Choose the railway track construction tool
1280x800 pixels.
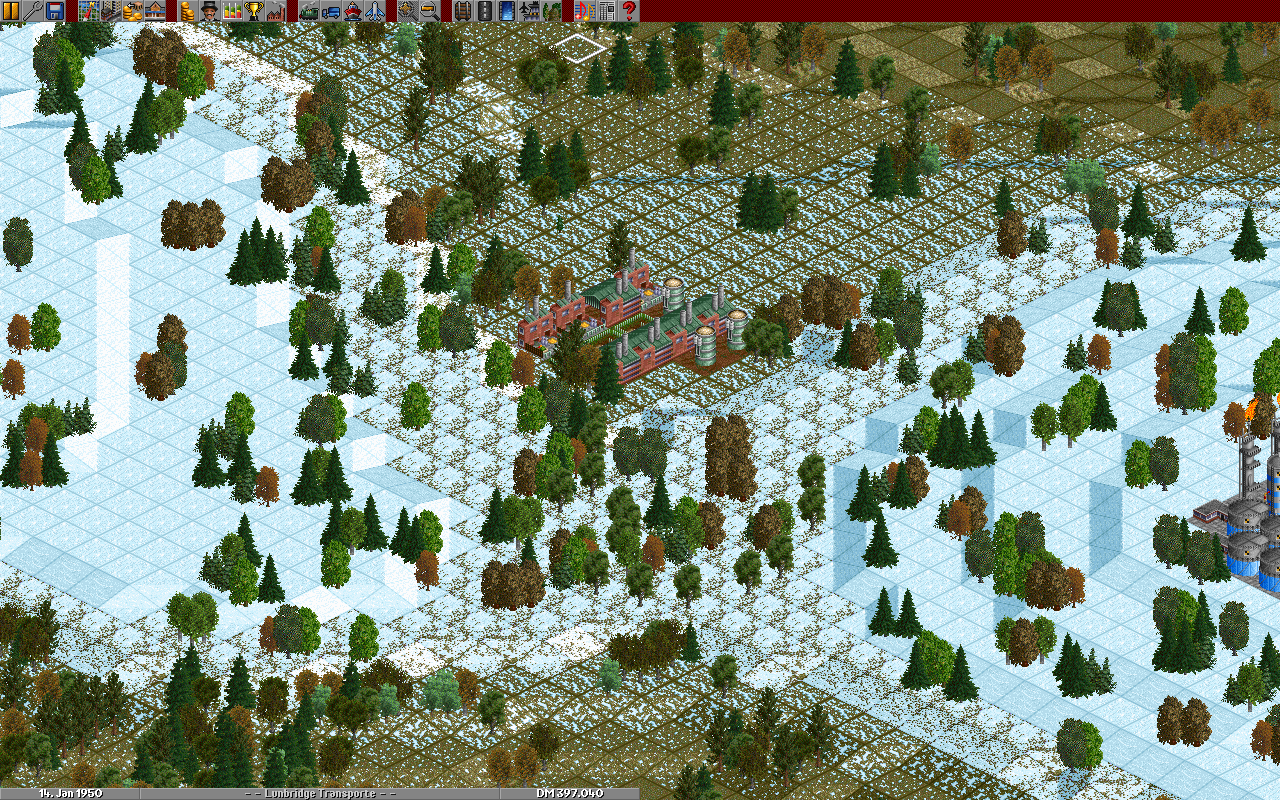point(462,11)
